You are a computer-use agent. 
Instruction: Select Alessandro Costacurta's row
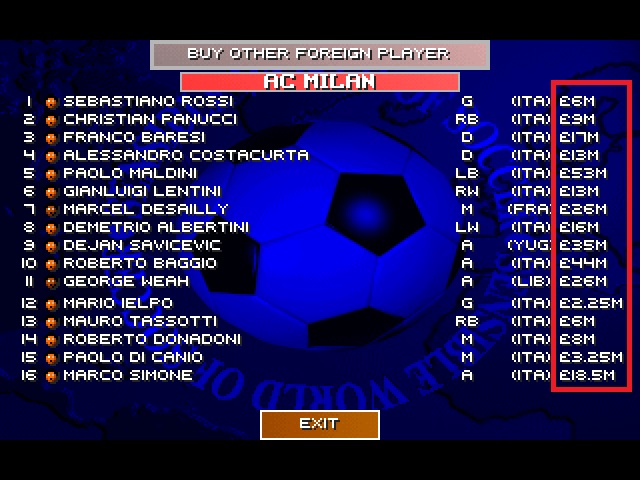coord(185,155)
